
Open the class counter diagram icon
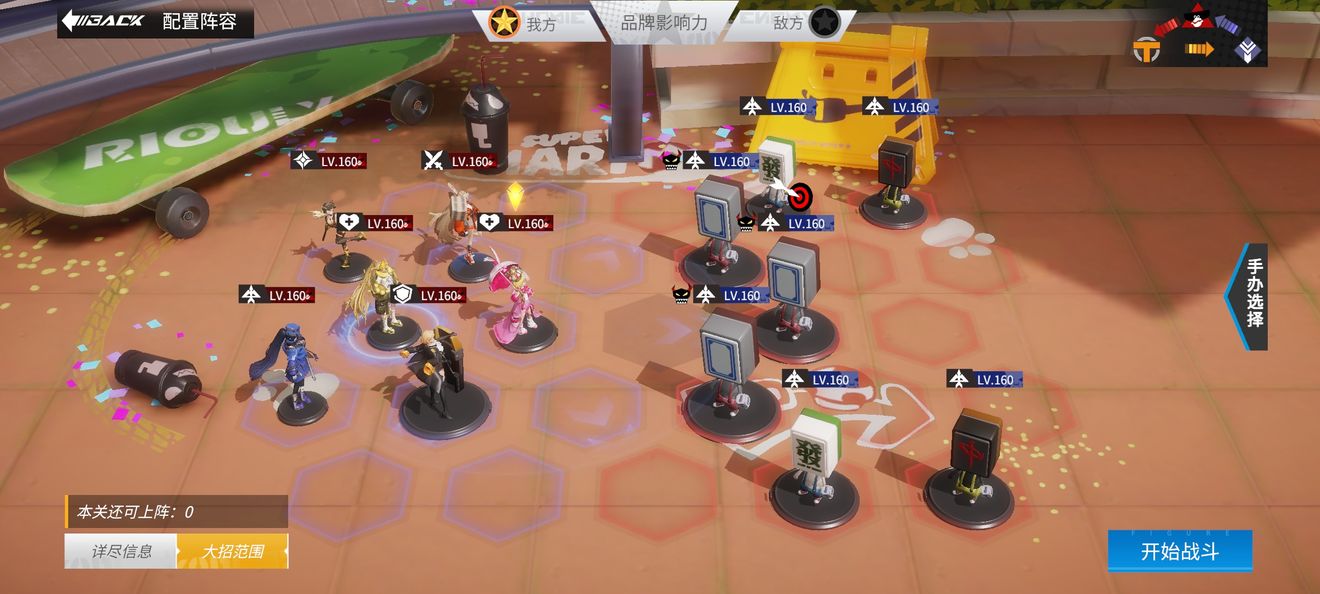[1199, 34]
